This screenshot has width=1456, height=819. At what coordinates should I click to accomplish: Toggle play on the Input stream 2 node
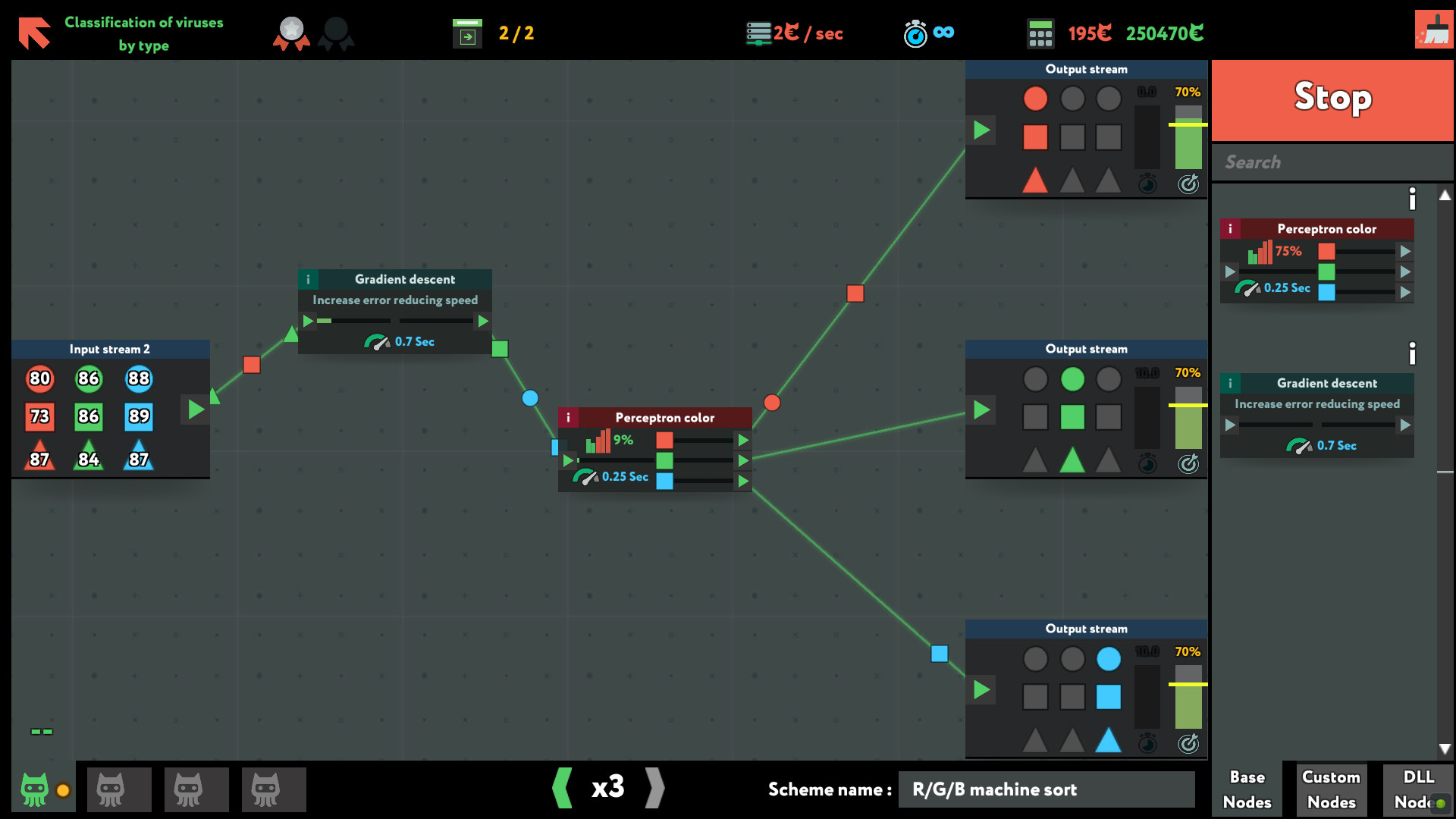pos(195,409)
